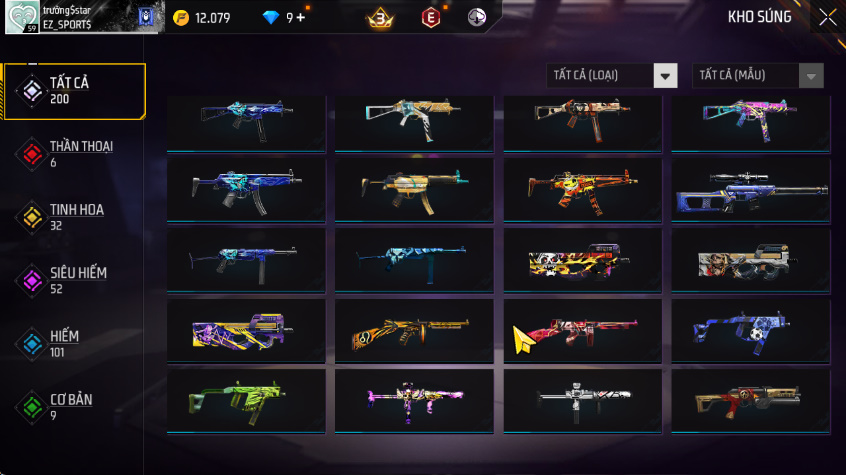The height and width of the screenshot is (475, 846).
Task: Switch to the THẦN THOẠI tab
Action: [74, 153]
